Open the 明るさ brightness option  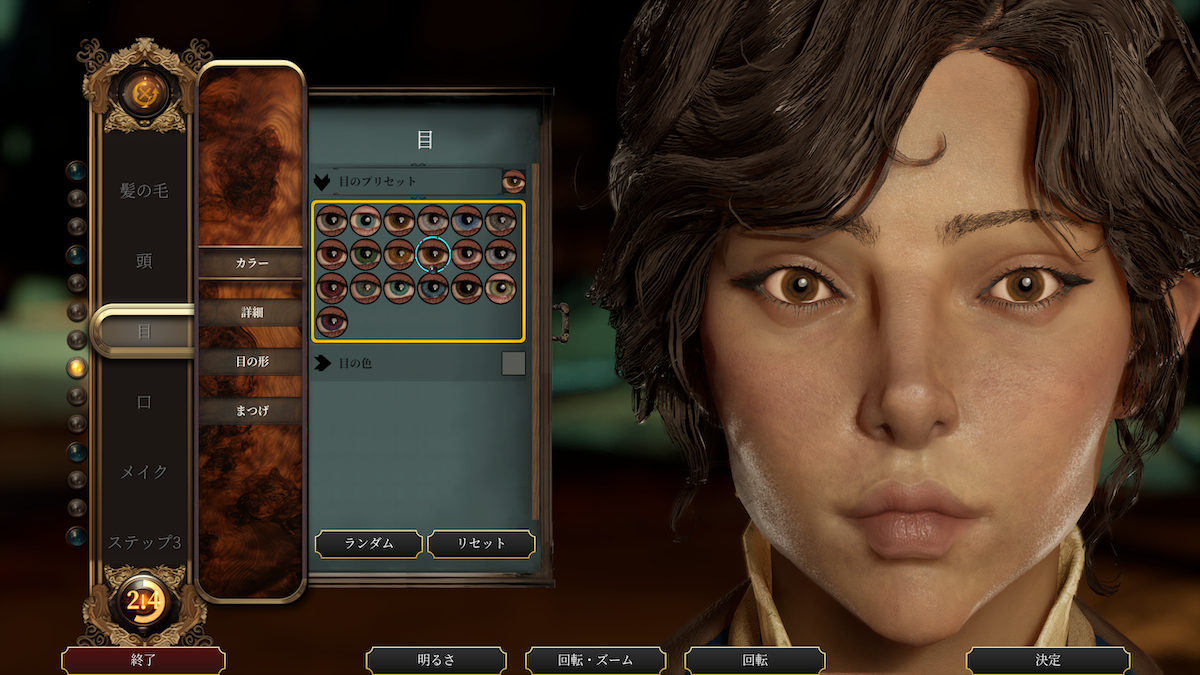point(436,661)
